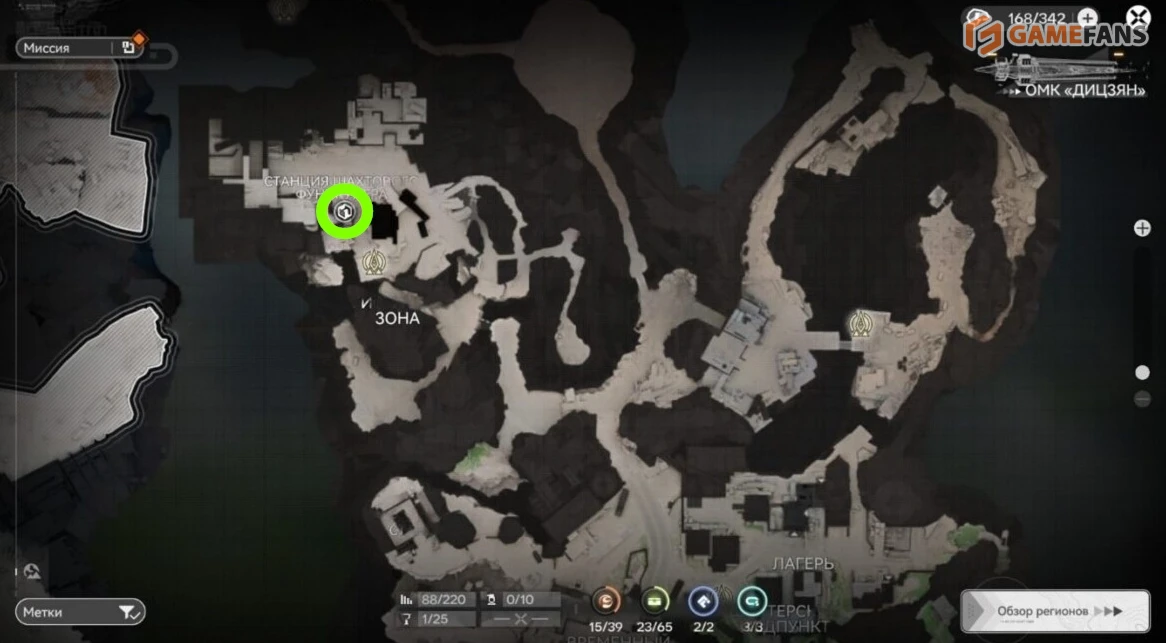The width and height of the screenshot is (1166, 643).
Task: Zoom in with the map plus button
Action: pos(1142,229)
